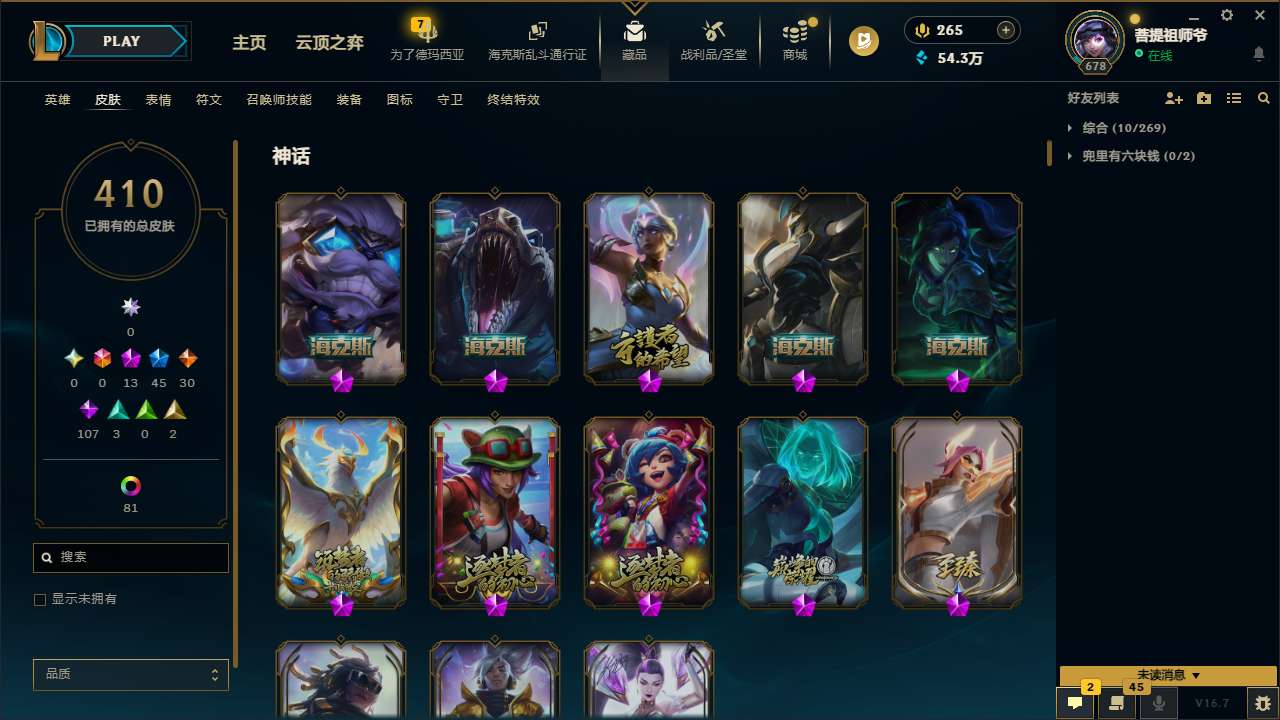This screenshot has width=1280, height=720.
Task: Open the friend list search magnifier
Action: click(x=1264, y=98)
